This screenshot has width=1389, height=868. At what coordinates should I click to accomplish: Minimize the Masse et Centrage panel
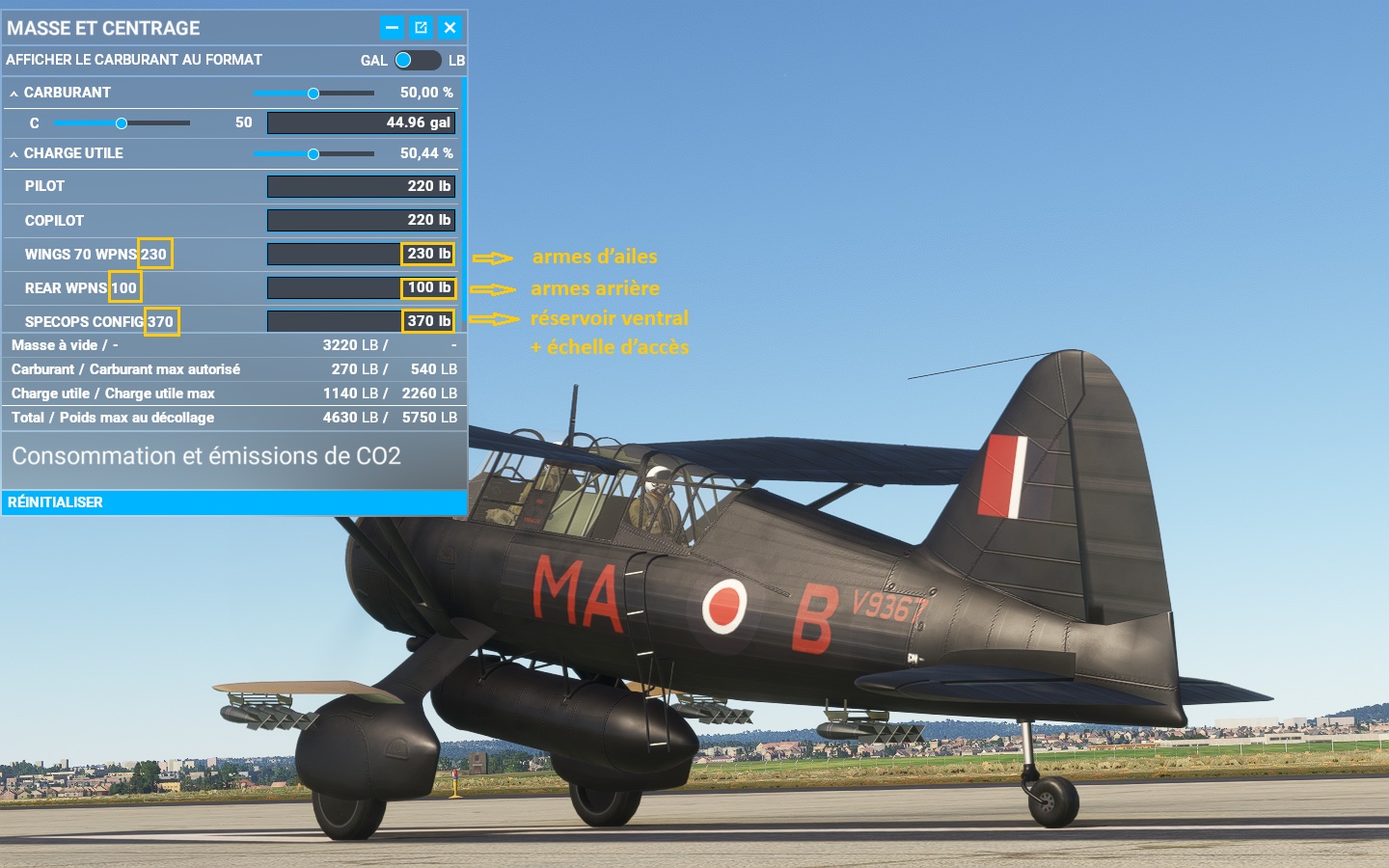[x=392, y=28]
